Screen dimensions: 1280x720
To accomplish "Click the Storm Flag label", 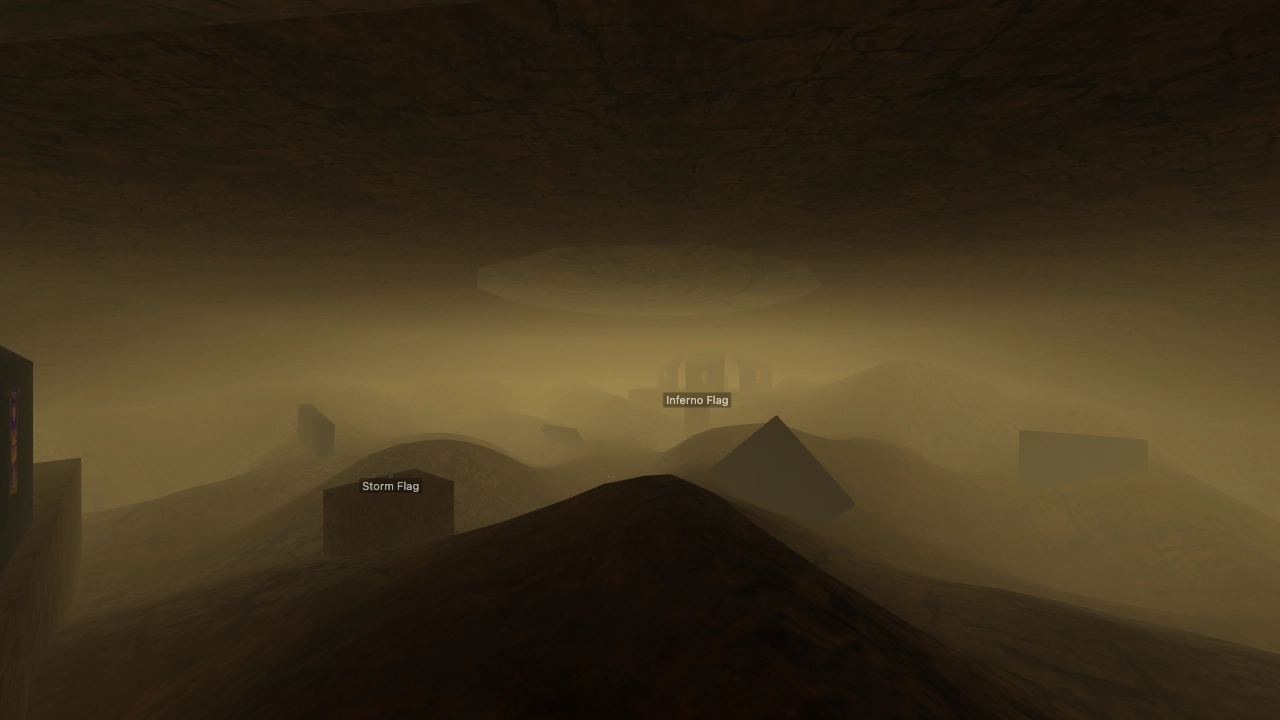I will point(390,486).
